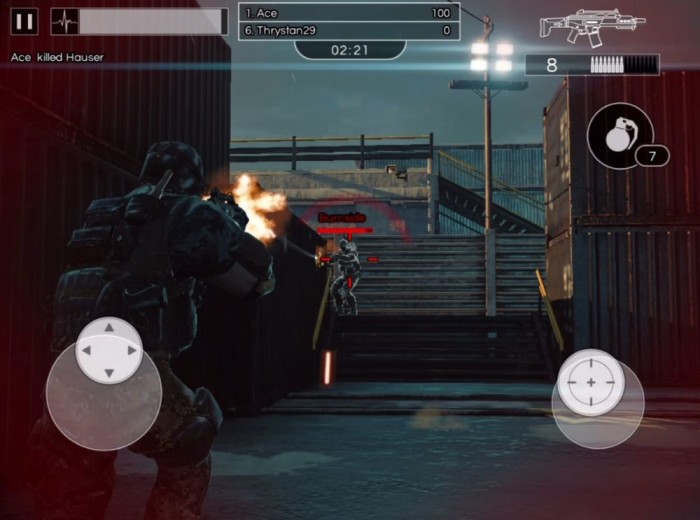This screenshot has height=520, width=700.
Task: Tap the movement directional pad
Action: pyautogui.click(x=109, y=350)
